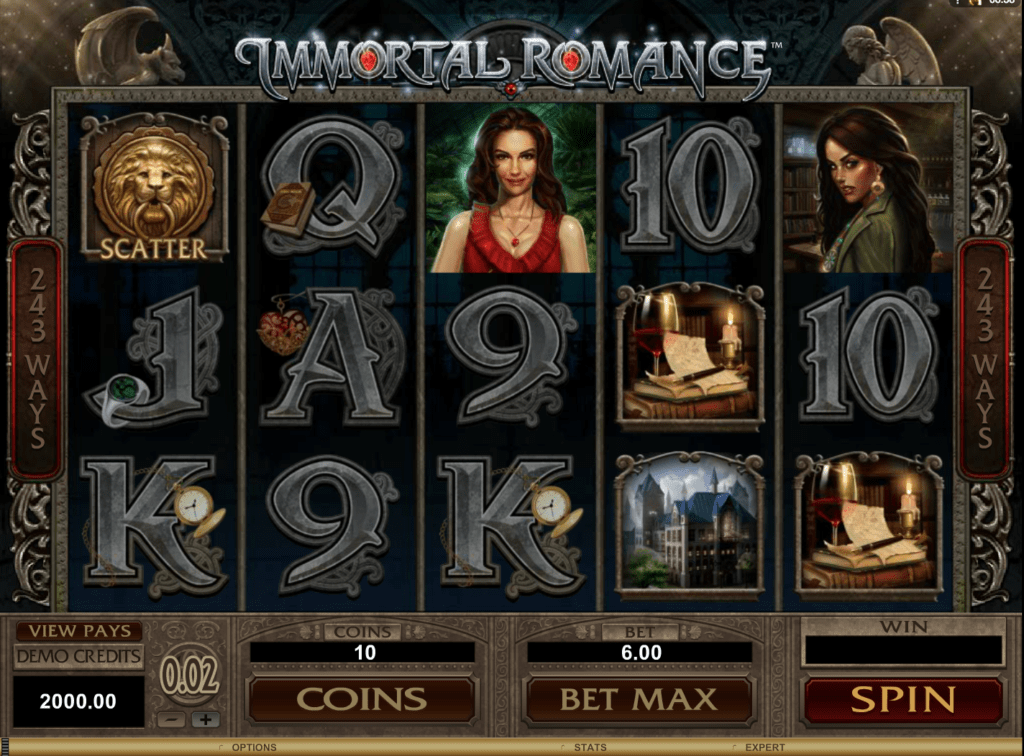1024x756 pixels.
Task: Decrease coin size with the minus button
Action: point(172,719)
